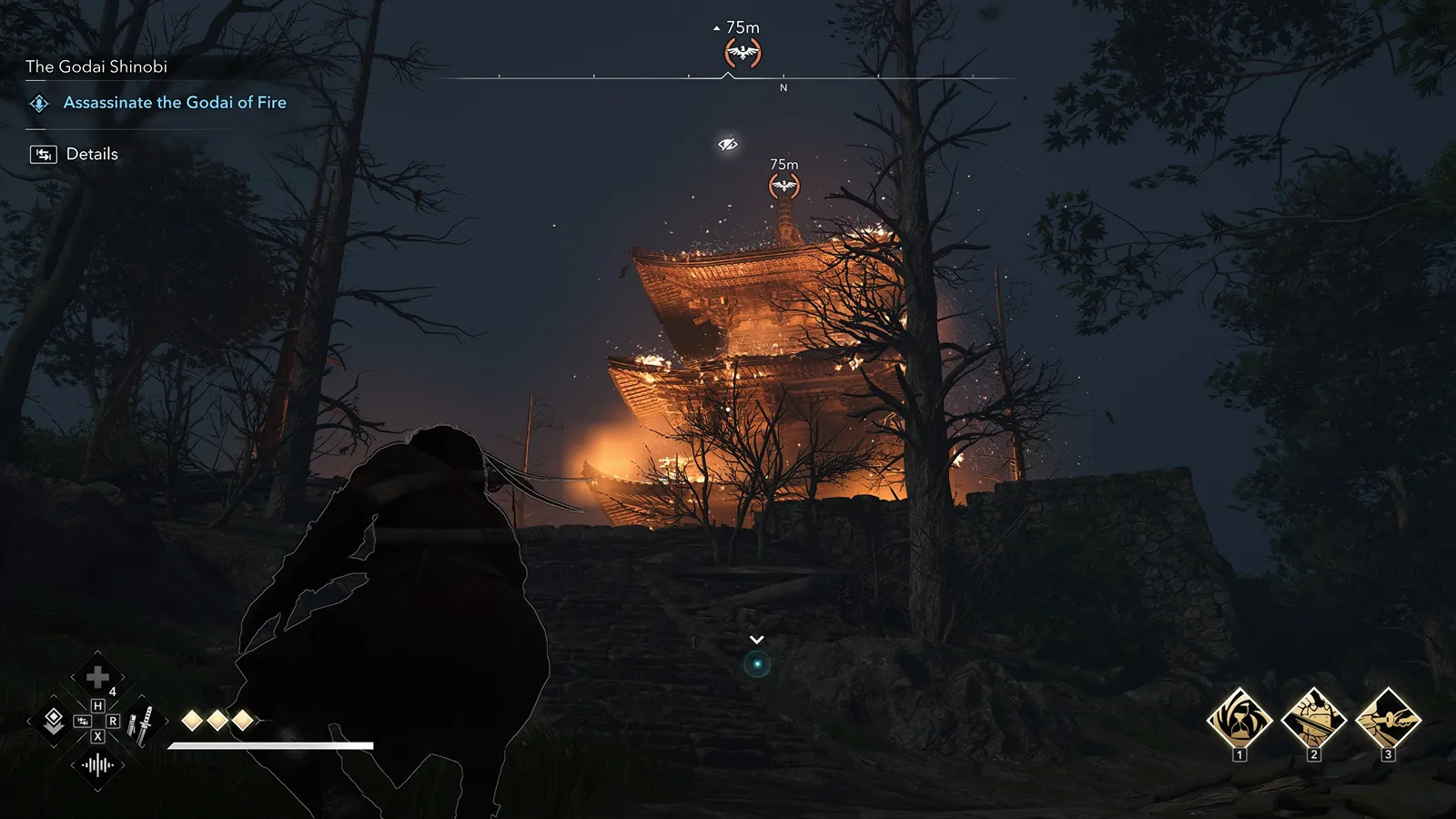Click the eagle target marker on the compass
Viewport: 1456px width, 819px height.
coord(743,53)
